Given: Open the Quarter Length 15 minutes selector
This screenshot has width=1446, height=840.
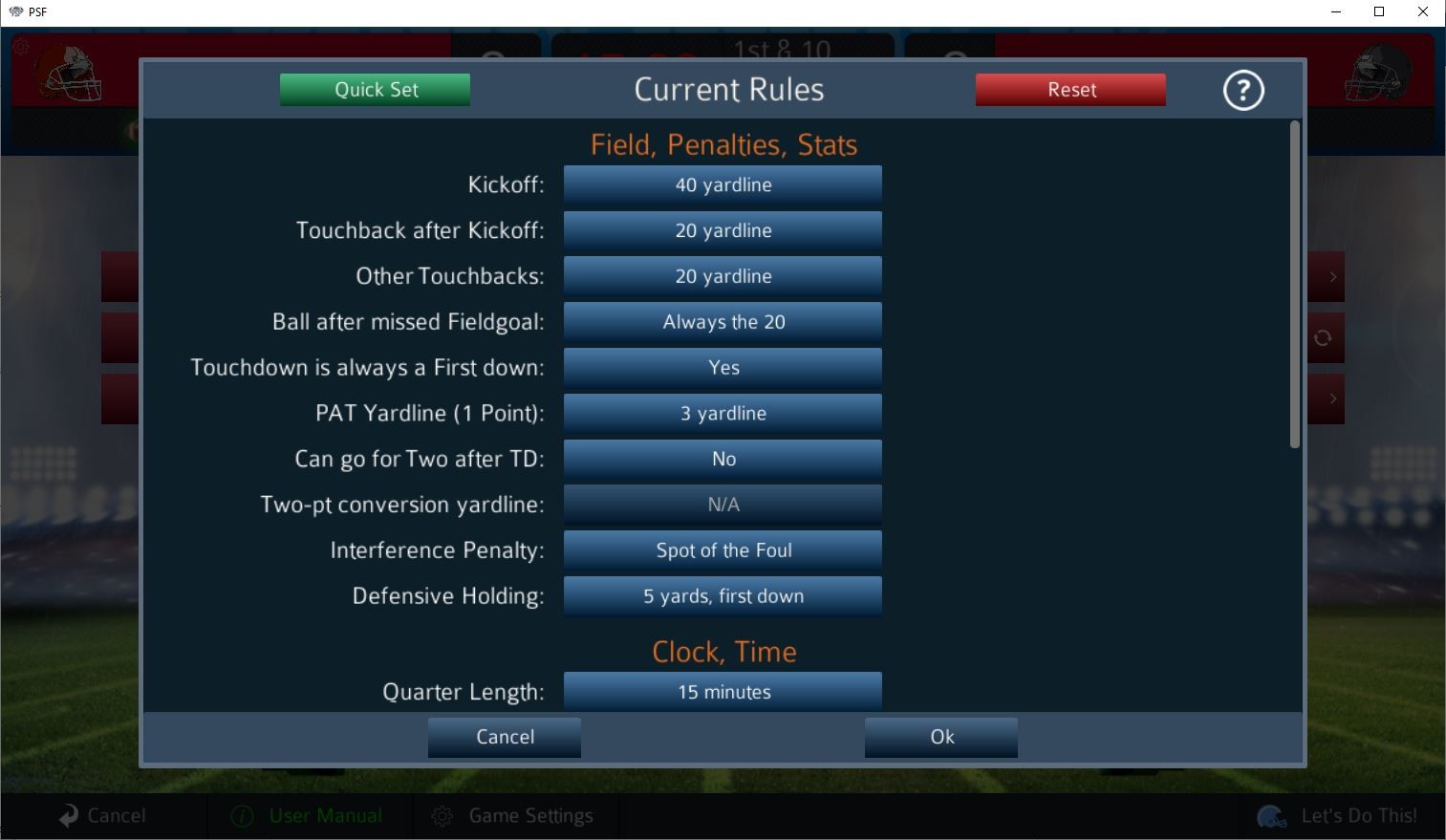Looking at the screenshot, I should [723, 691].
